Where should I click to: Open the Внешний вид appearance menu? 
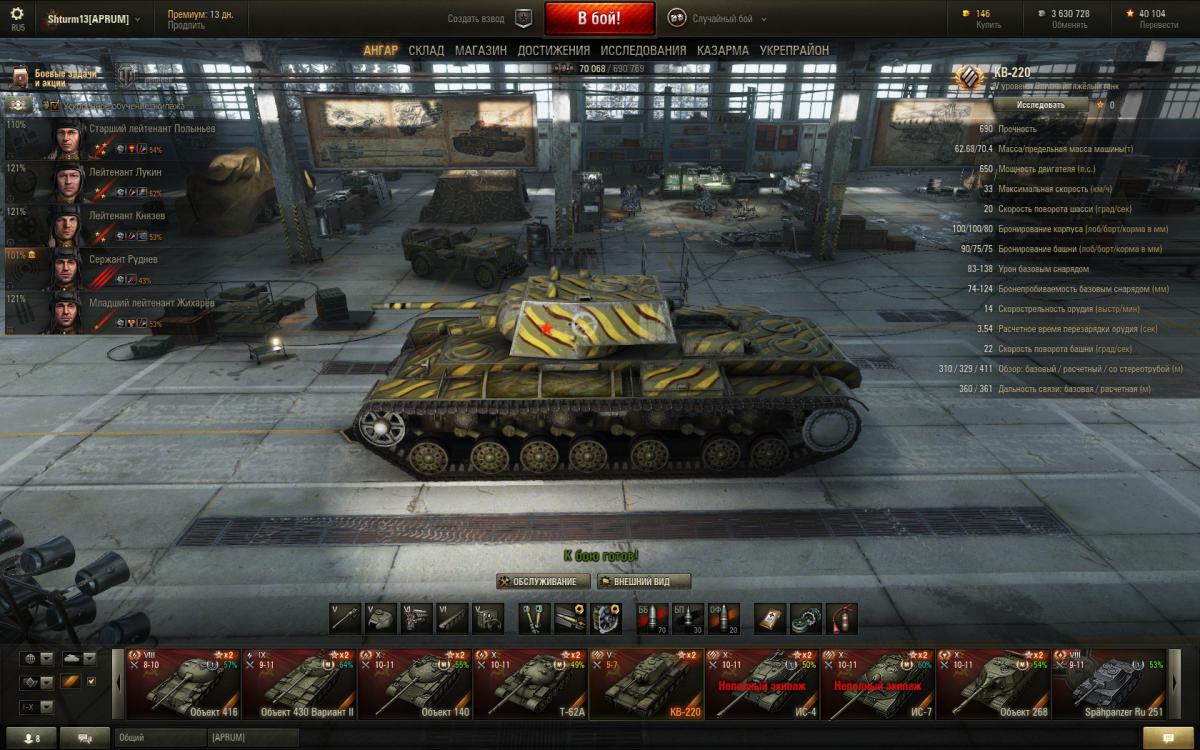pos(643,582)
